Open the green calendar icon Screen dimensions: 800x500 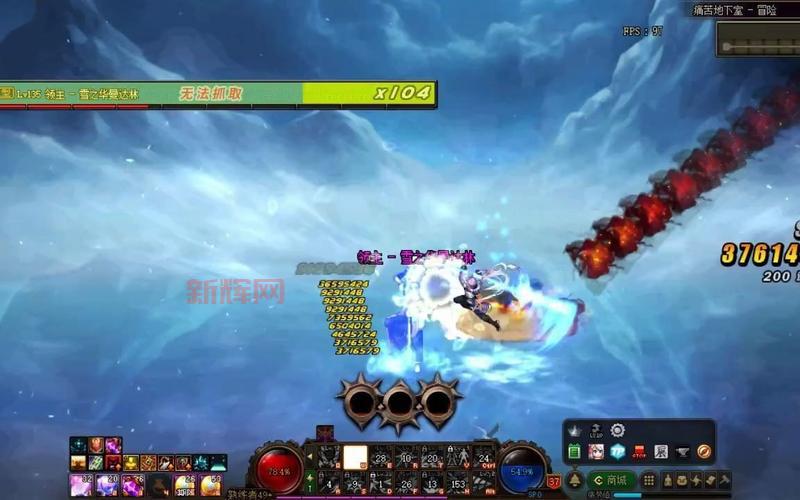pyautogui.click(x=574, y=452)
